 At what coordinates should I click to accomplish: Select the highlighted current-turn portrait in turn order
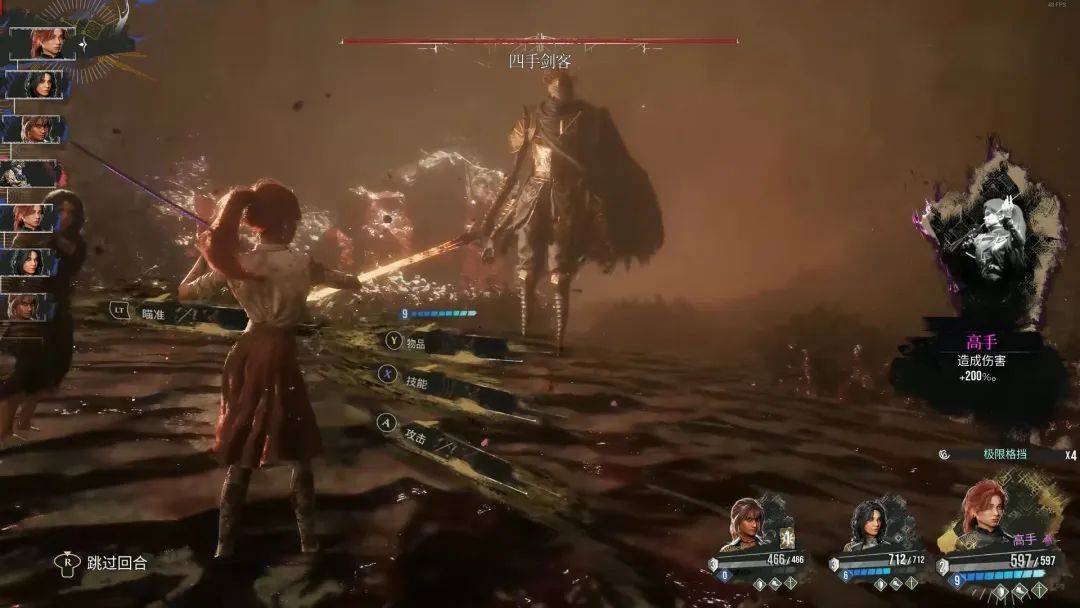pyautogui.click(x=43, y=43)
